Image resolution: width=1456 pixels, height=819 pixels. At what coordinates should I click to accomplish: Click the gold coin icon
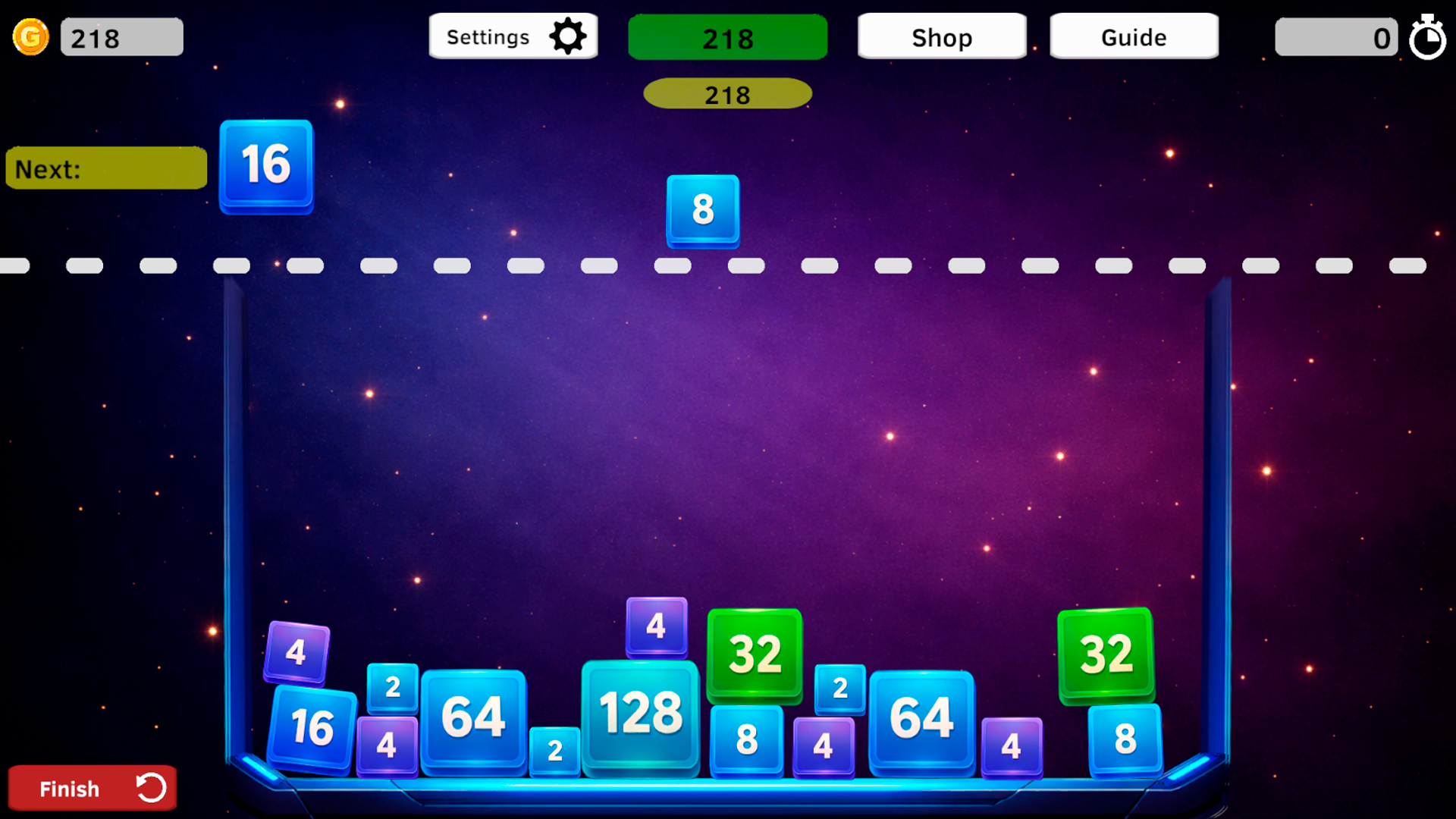pyautogui.click(x=31, y=36)
